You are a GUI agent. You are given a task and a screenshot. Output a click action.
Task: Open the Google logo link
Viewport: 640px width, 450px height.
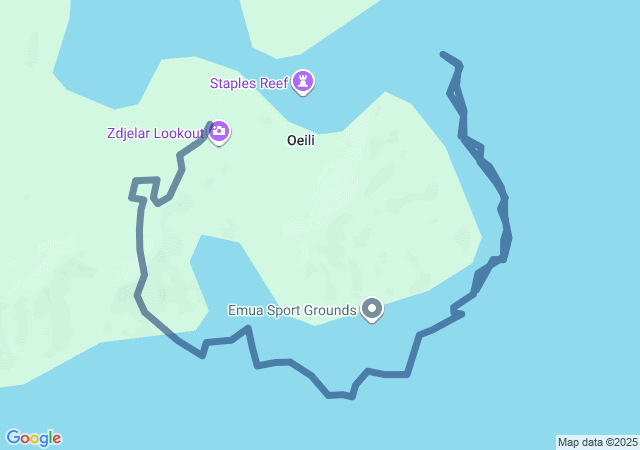point(33,438)
